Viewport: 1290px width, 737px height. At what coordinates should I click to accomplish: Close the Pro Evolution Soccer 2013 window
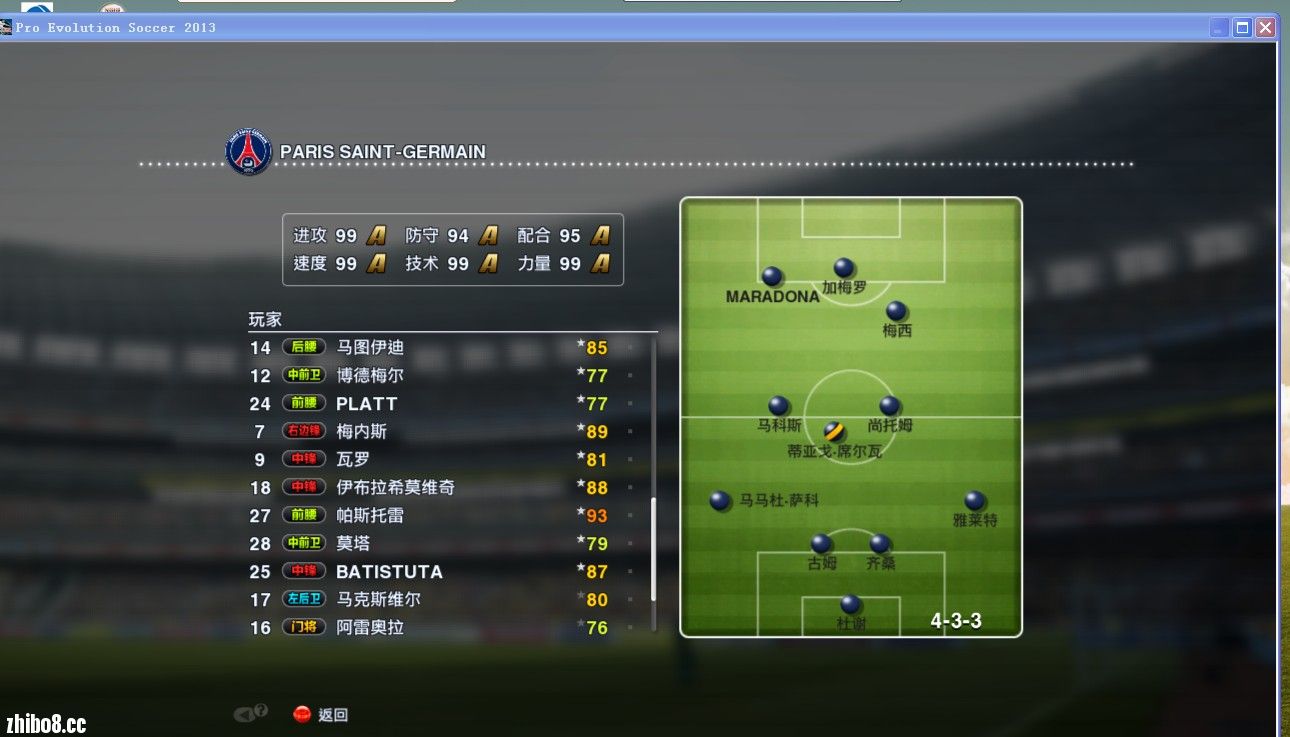tap(1265, 28)
